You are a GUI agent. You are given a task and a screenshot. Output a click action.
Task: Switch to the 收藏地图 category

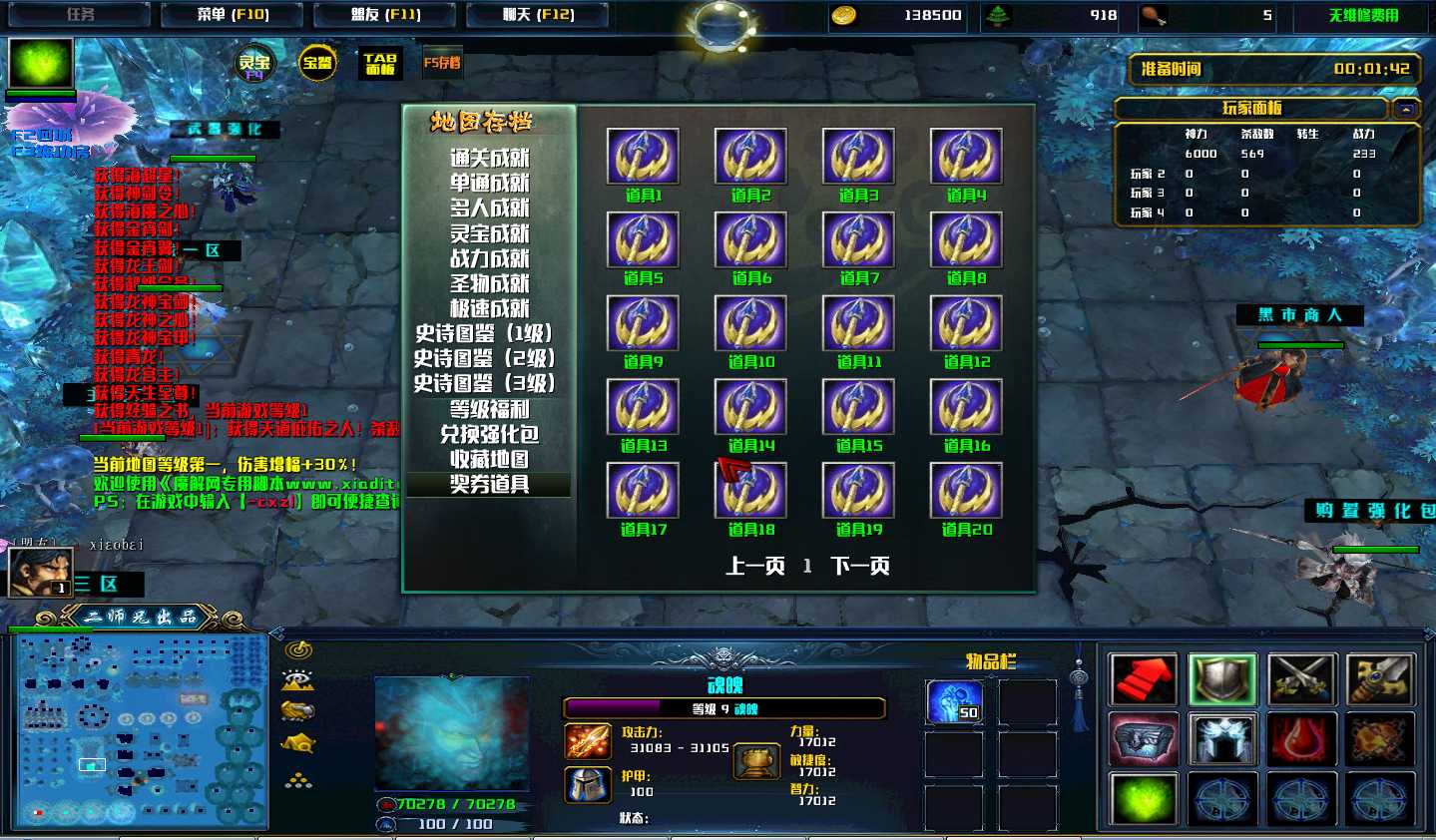tap(489, 459)
